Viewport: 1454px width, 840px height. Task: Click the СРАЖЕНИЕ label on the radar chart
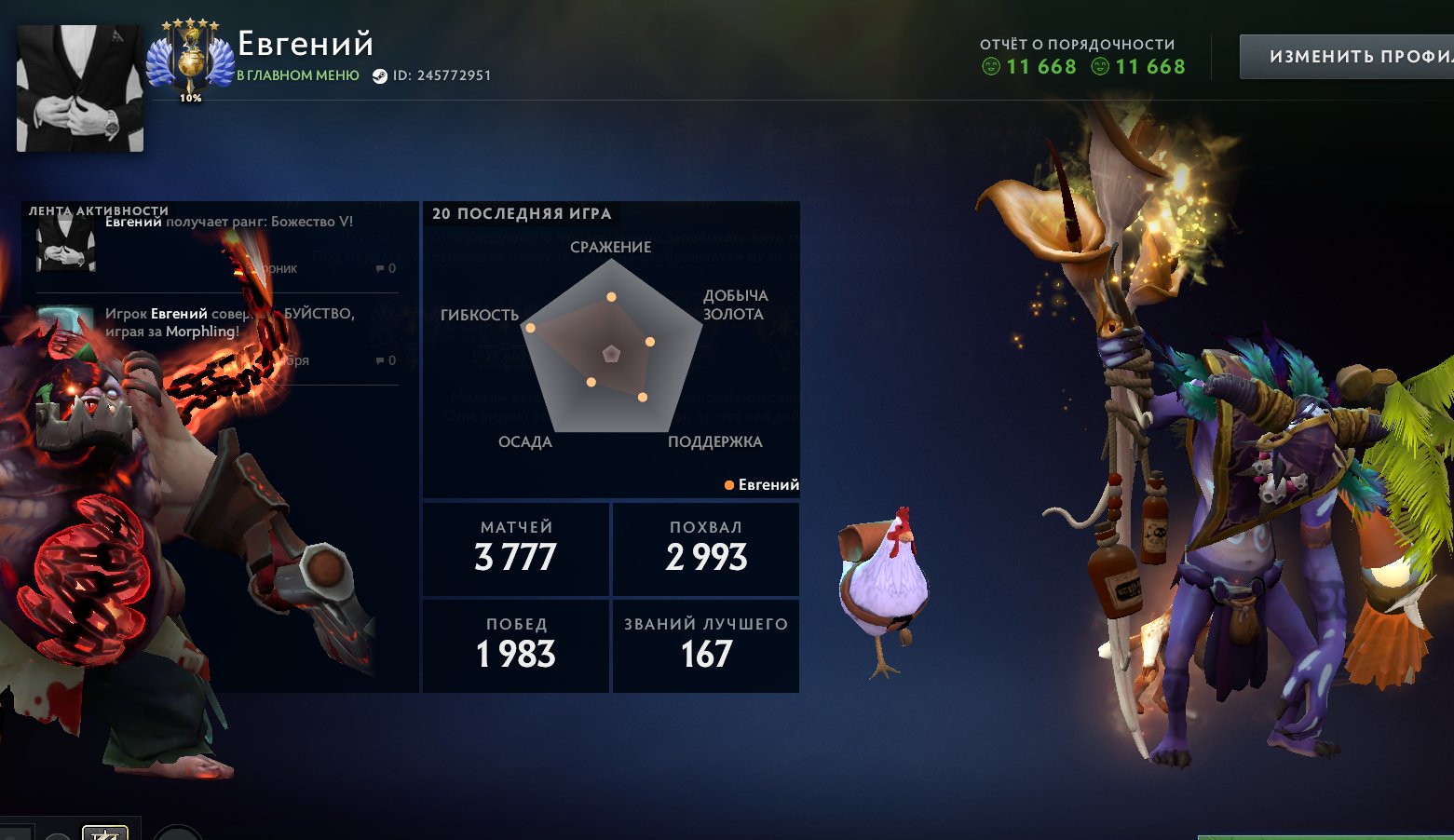pos(611,247)
